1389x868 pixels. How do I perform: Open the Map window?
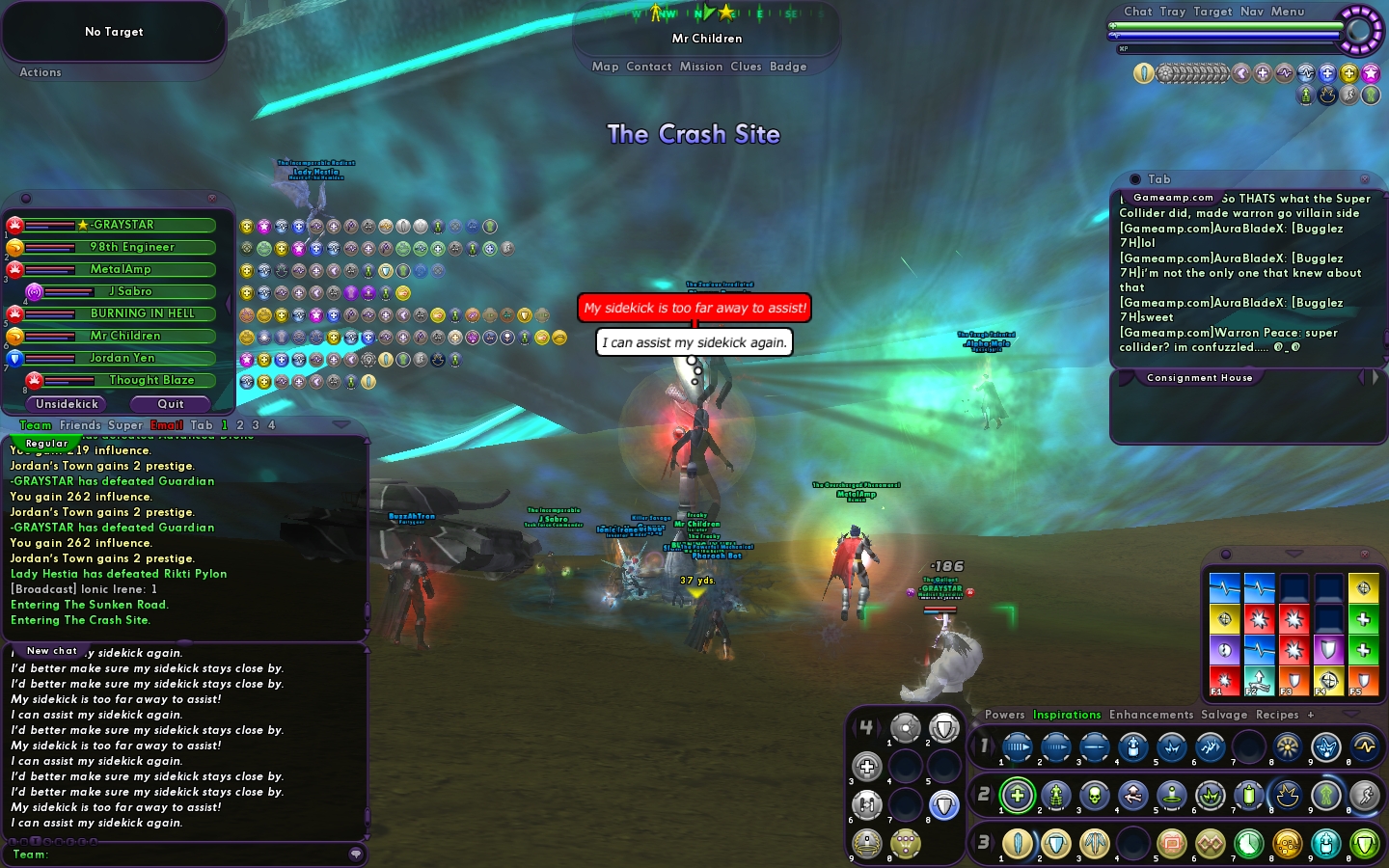tap(605, 67)
